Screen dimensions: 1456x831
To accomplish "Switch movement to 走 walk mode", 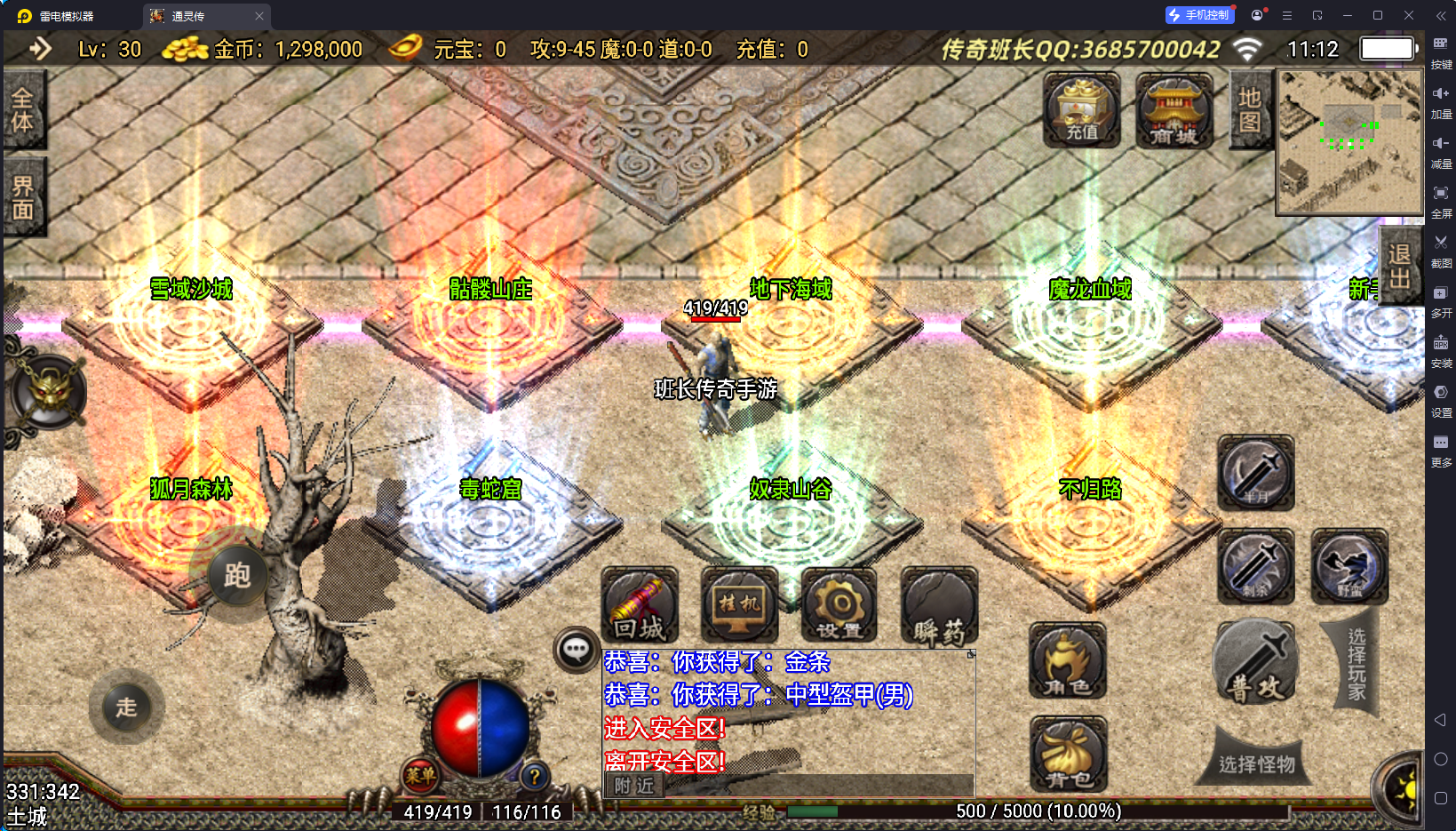I will (126, 707).
